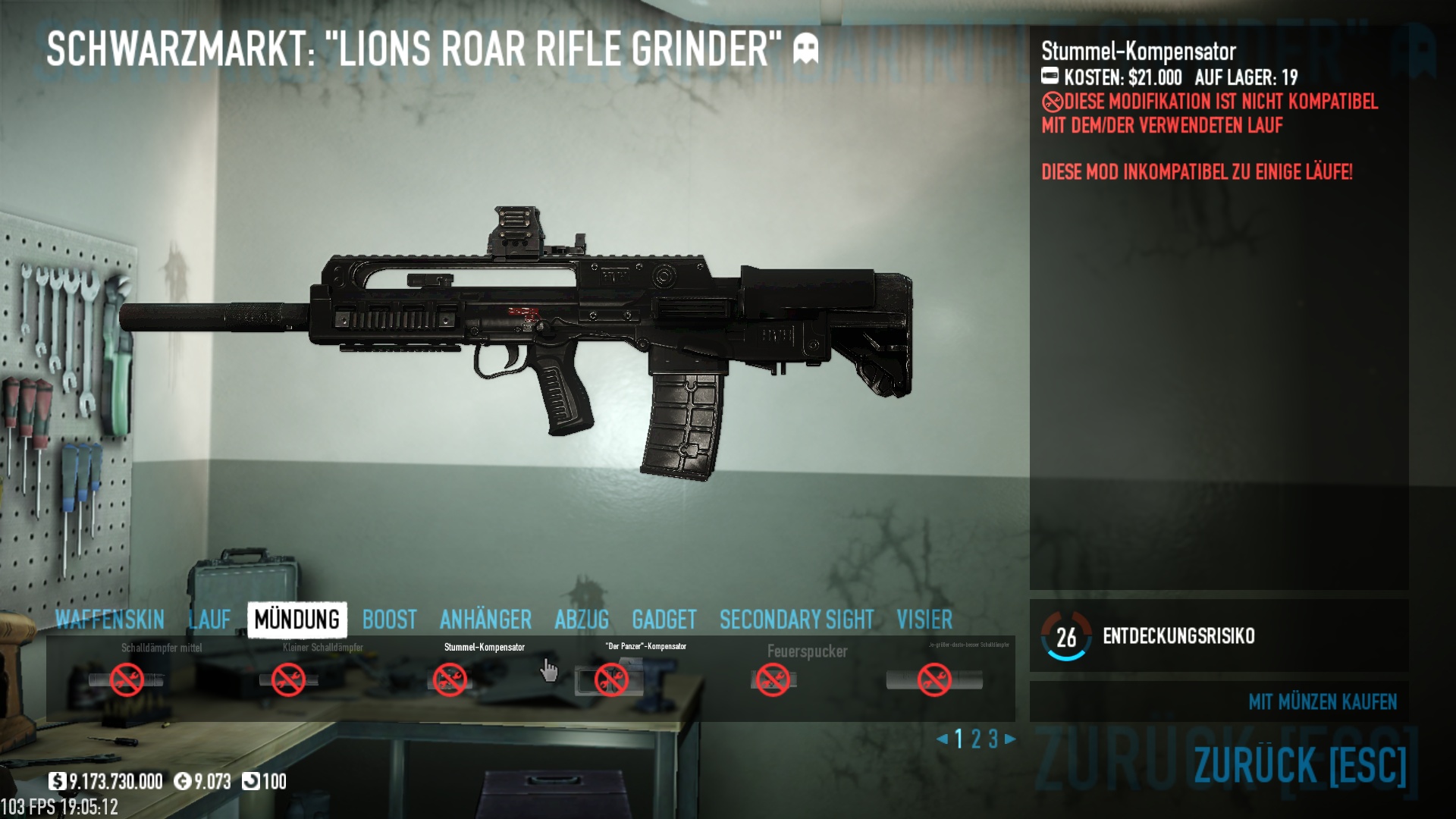
Task: Click the next page arrow
Action: [x=1010, y=739]
